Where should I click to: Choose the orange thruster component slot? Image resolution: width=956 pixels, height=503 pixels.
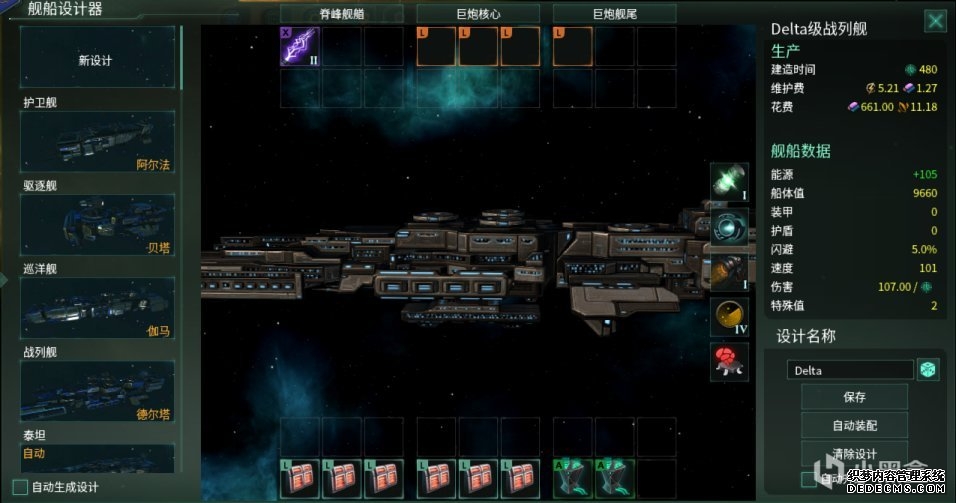729,271
